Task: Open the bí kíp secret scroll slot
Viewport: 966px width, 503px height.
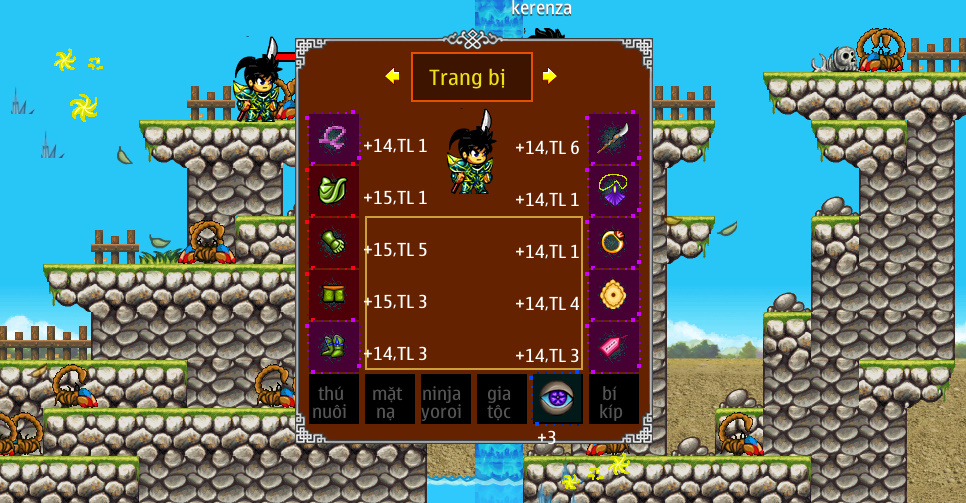Action: point(613,400)
